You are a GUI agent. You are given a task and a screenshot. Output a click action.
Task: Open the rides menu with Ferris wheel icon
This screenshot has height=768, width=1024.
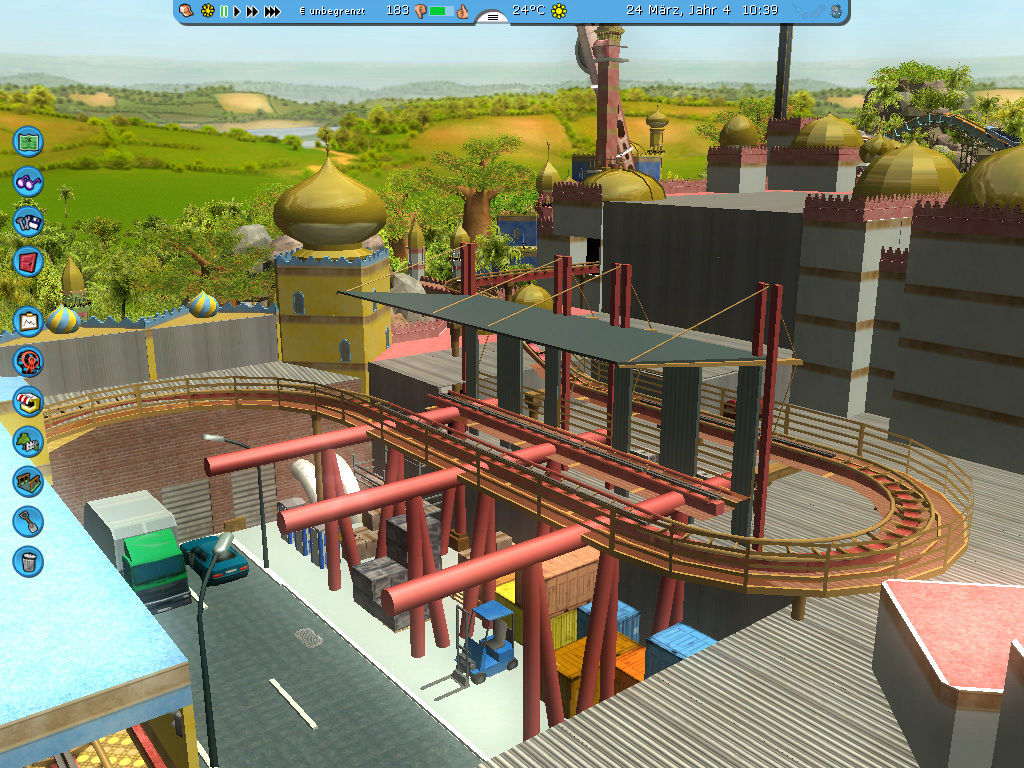tap(28, 361)
